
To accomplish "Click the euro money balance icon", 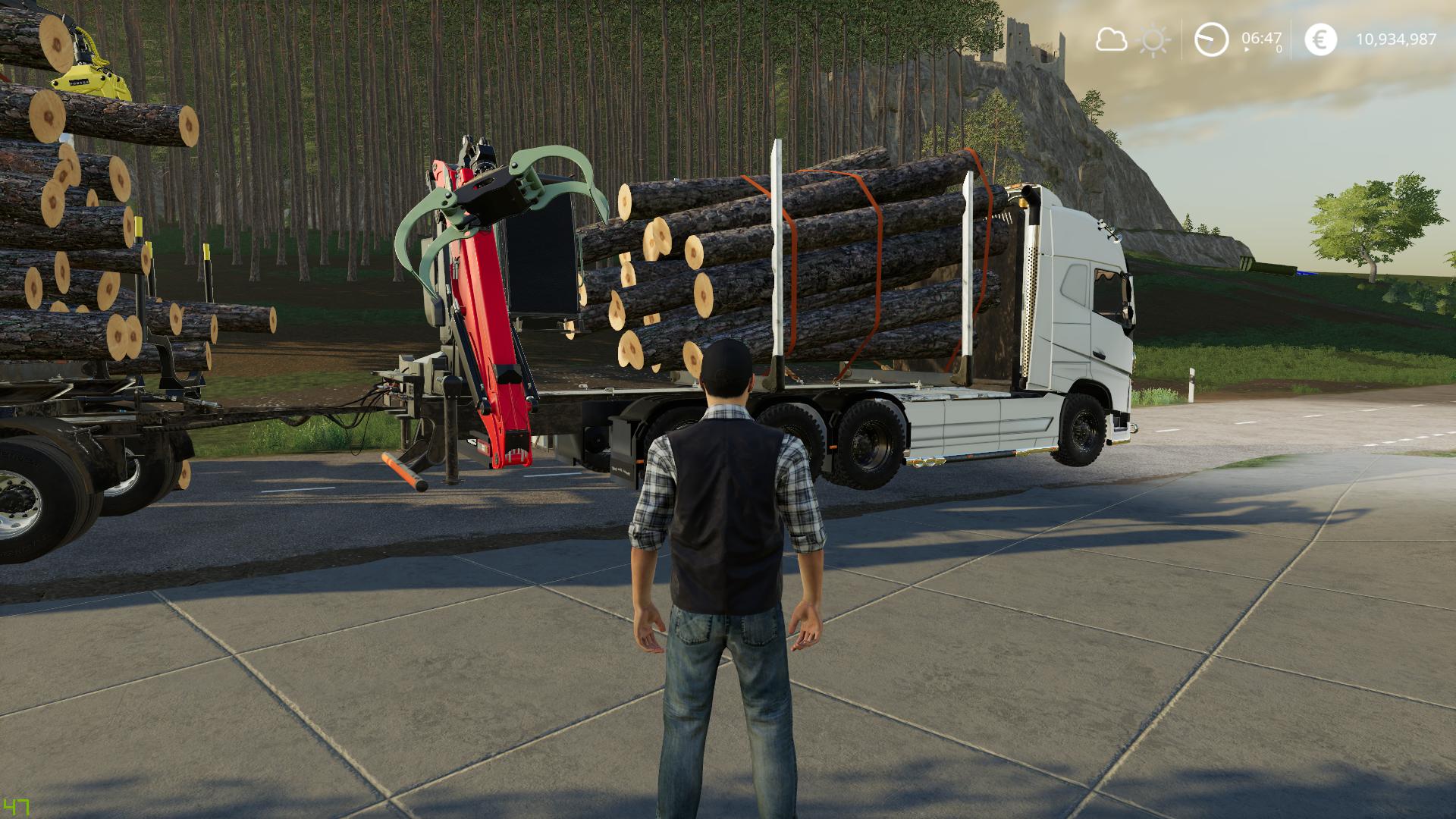I will [1320, 39].
